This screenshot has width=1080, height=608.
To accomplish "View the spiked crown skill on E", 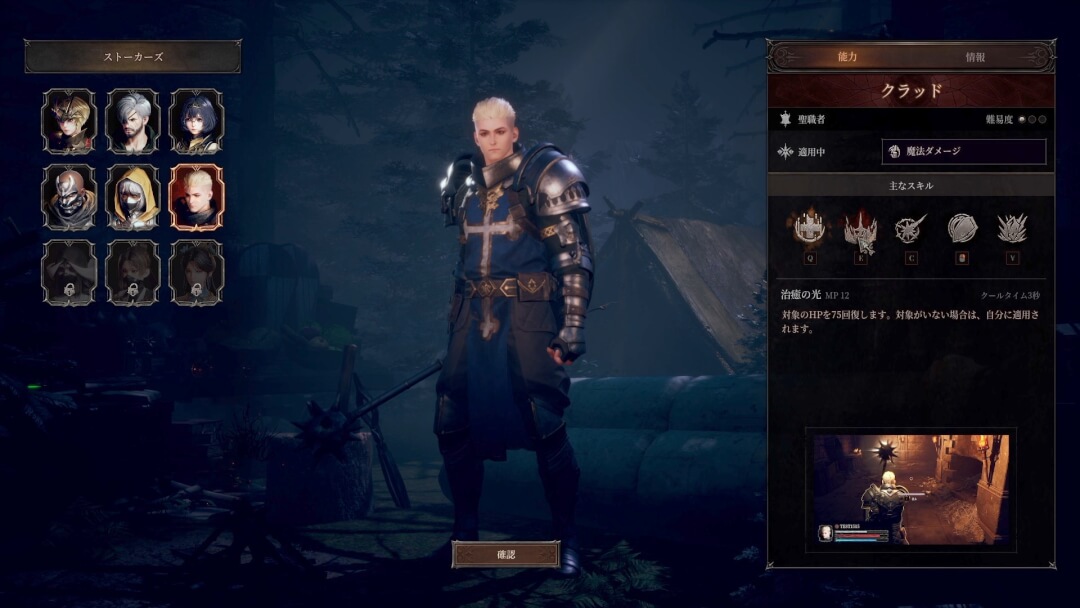I will click(860, 229).
